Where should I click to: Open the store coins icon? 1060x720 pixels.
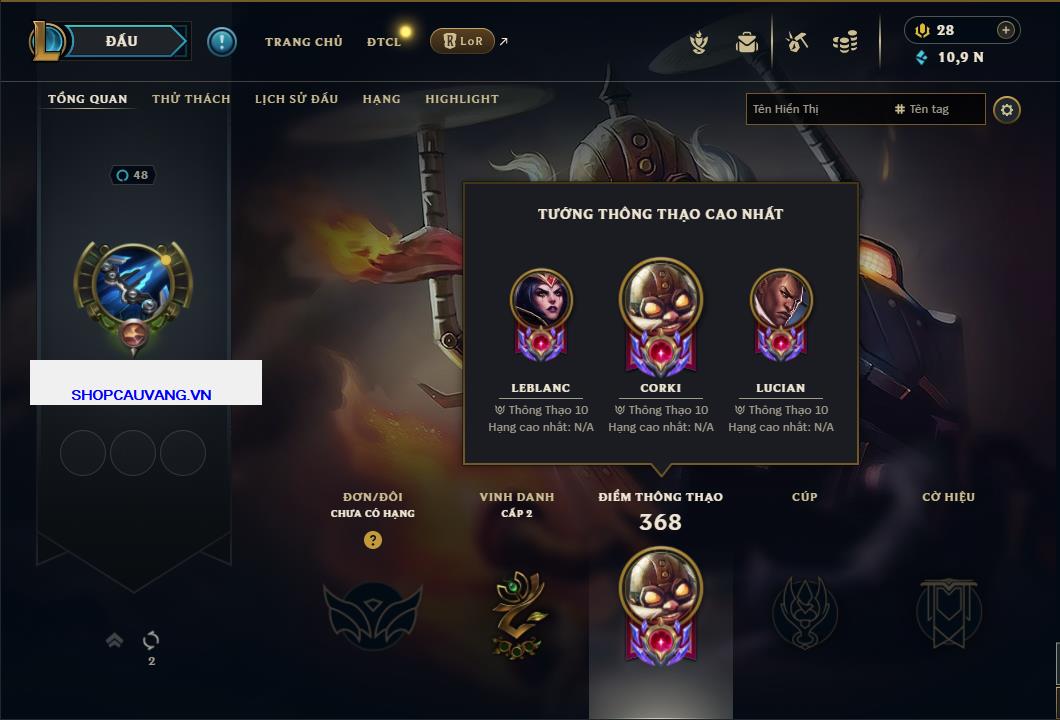(x=846, y=42)
